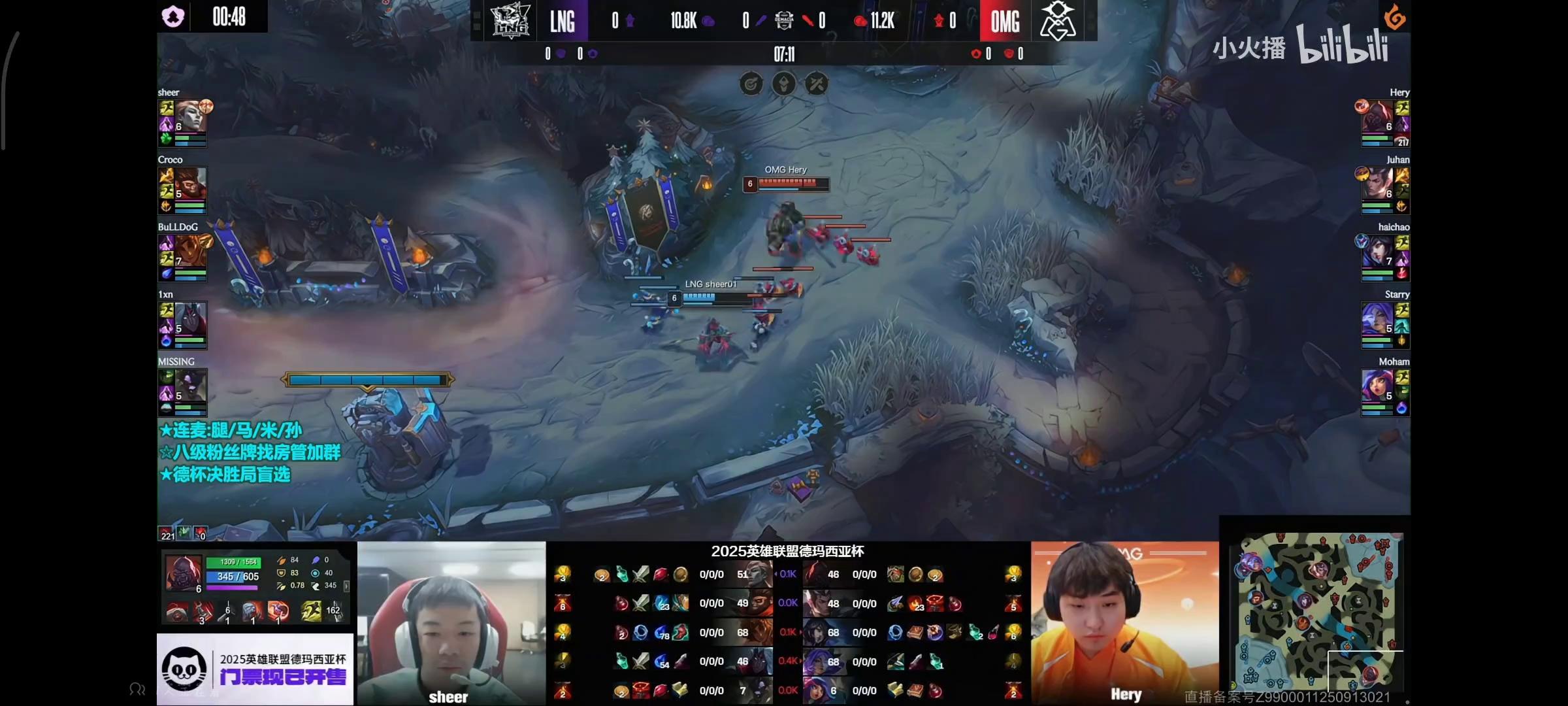Select 1xn's champion portrait
Screen dimensions: 1568x706
coord(190,318)
